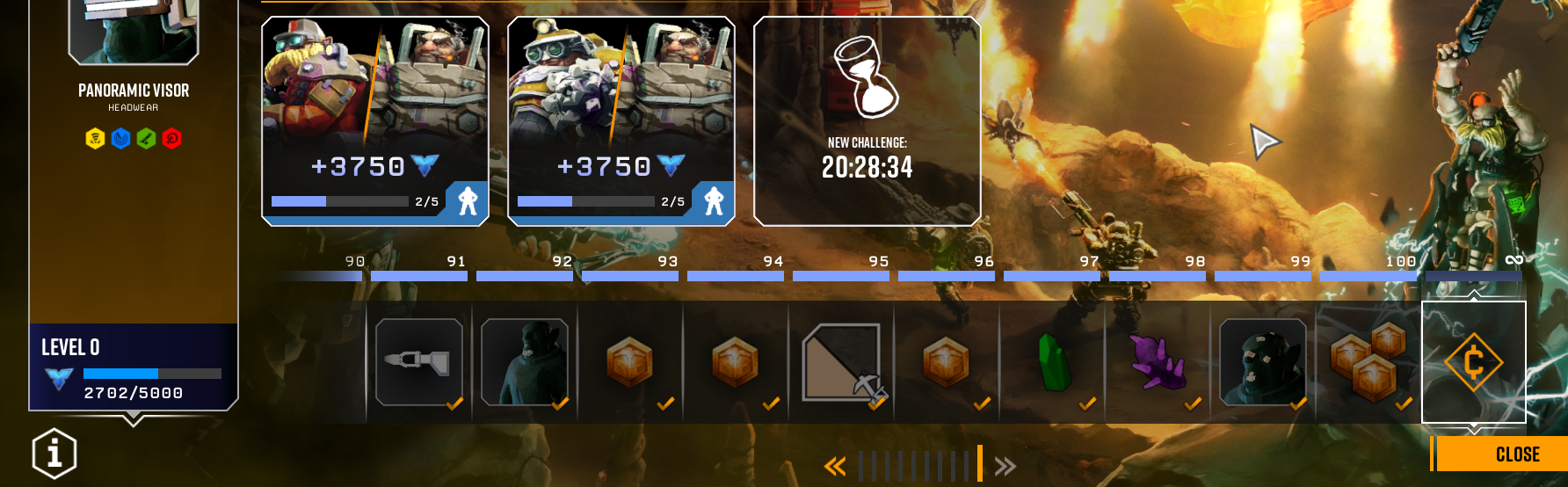Select the highlighted credits bonus reward
This screenshot has width=1568, height=487.
pyautogui.click(x=1474, y=362)
